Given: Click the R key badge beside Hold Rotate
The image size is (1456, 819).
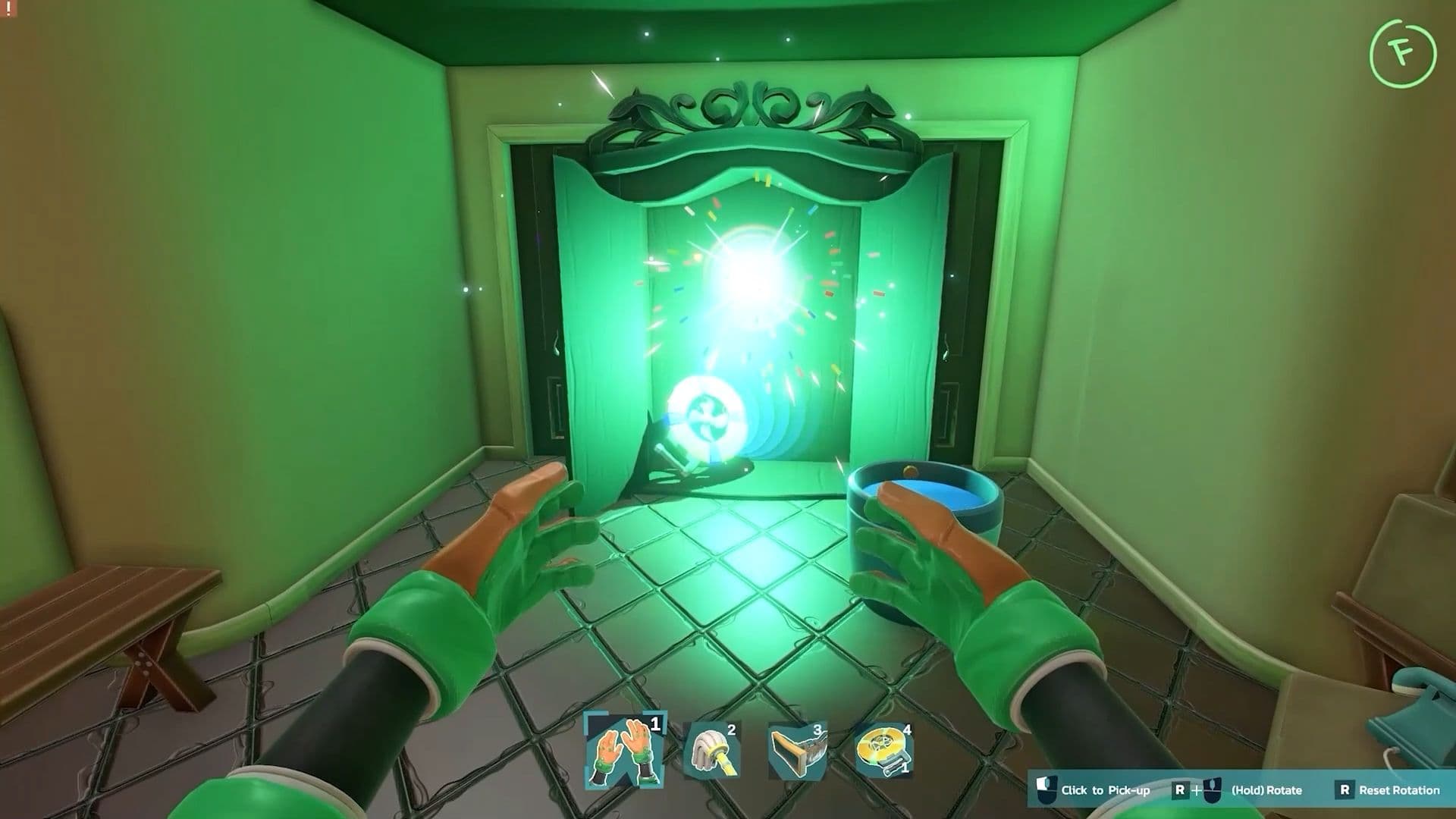Looking at the screenshot, I should 1180,790.
